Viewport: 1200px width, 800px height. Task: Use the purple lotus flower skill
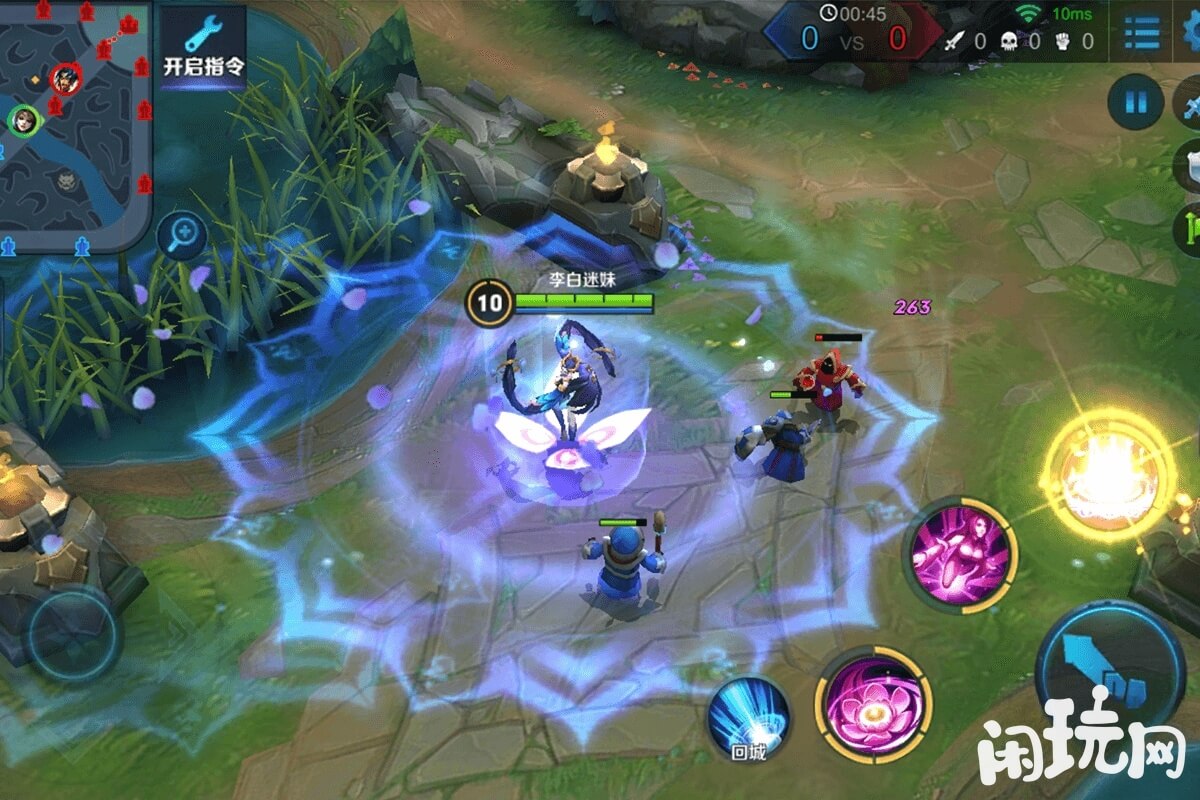[873, 705]
